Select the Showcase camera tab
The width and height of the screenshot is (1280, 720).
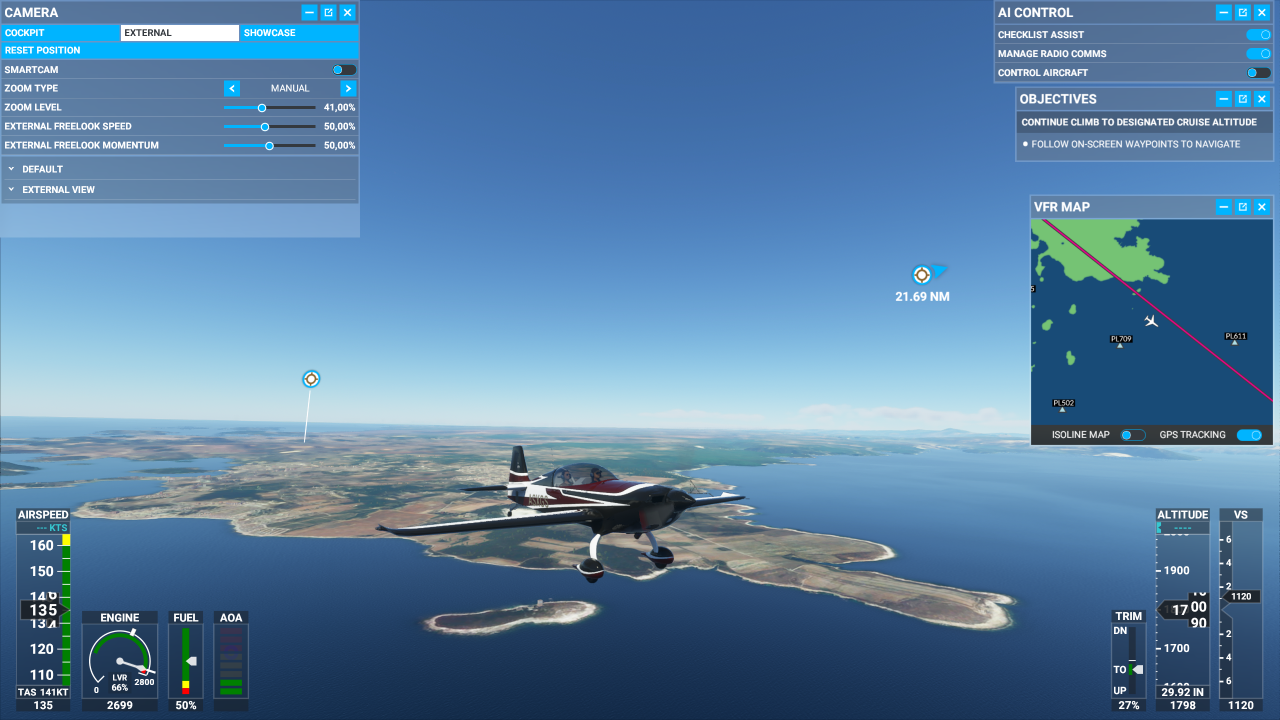[x=270, y=33]
